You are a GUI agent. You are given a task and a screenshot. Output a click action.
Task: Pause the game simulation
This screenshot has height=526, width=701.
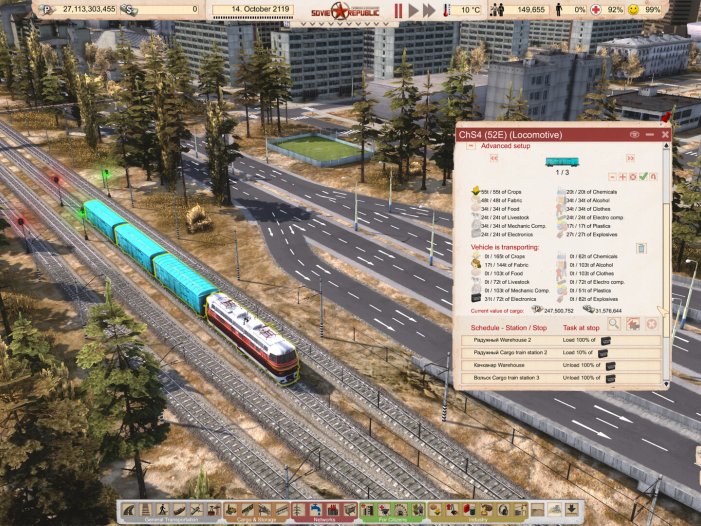pos(398,10)
